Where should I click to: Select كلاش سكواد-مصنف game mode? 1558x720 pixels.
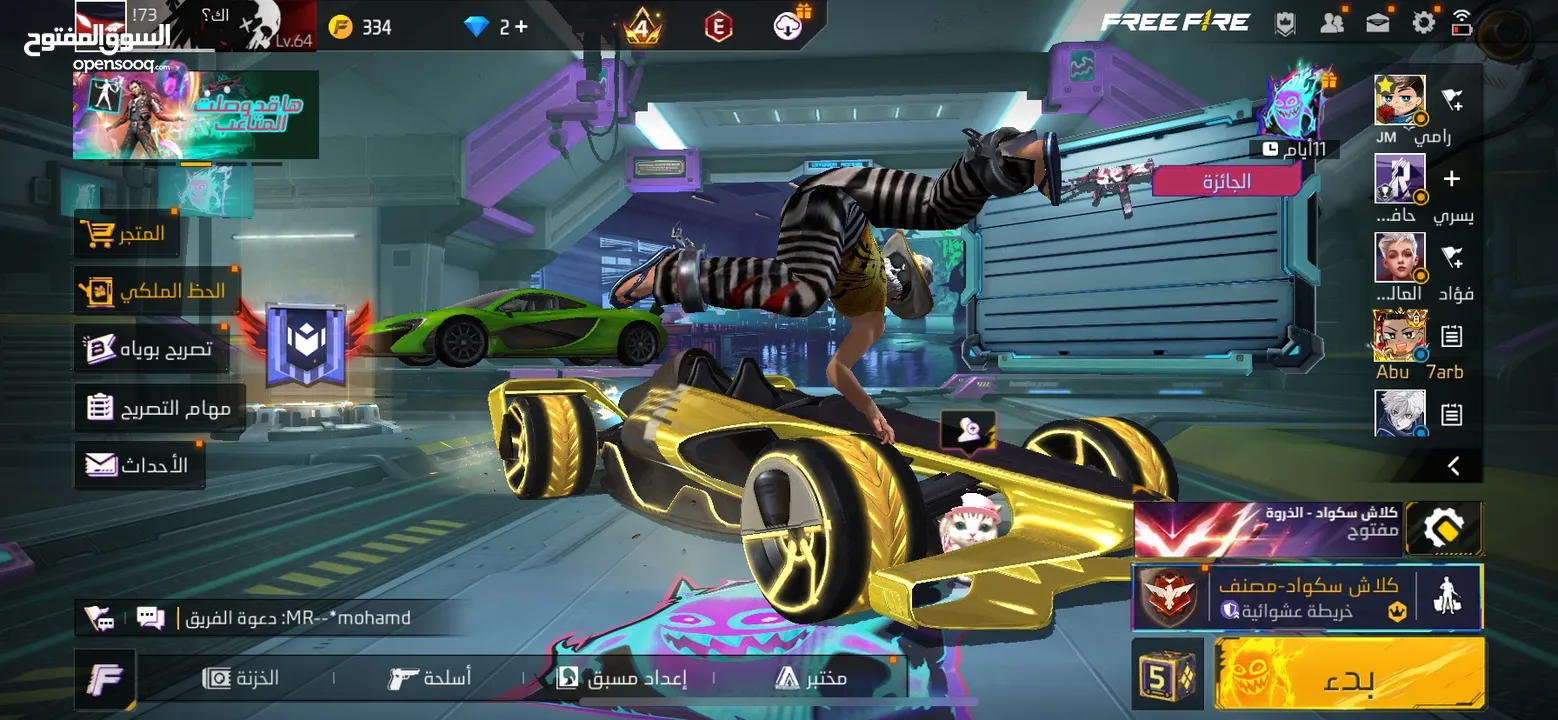pyautogui.click(x=1306, y=597)
